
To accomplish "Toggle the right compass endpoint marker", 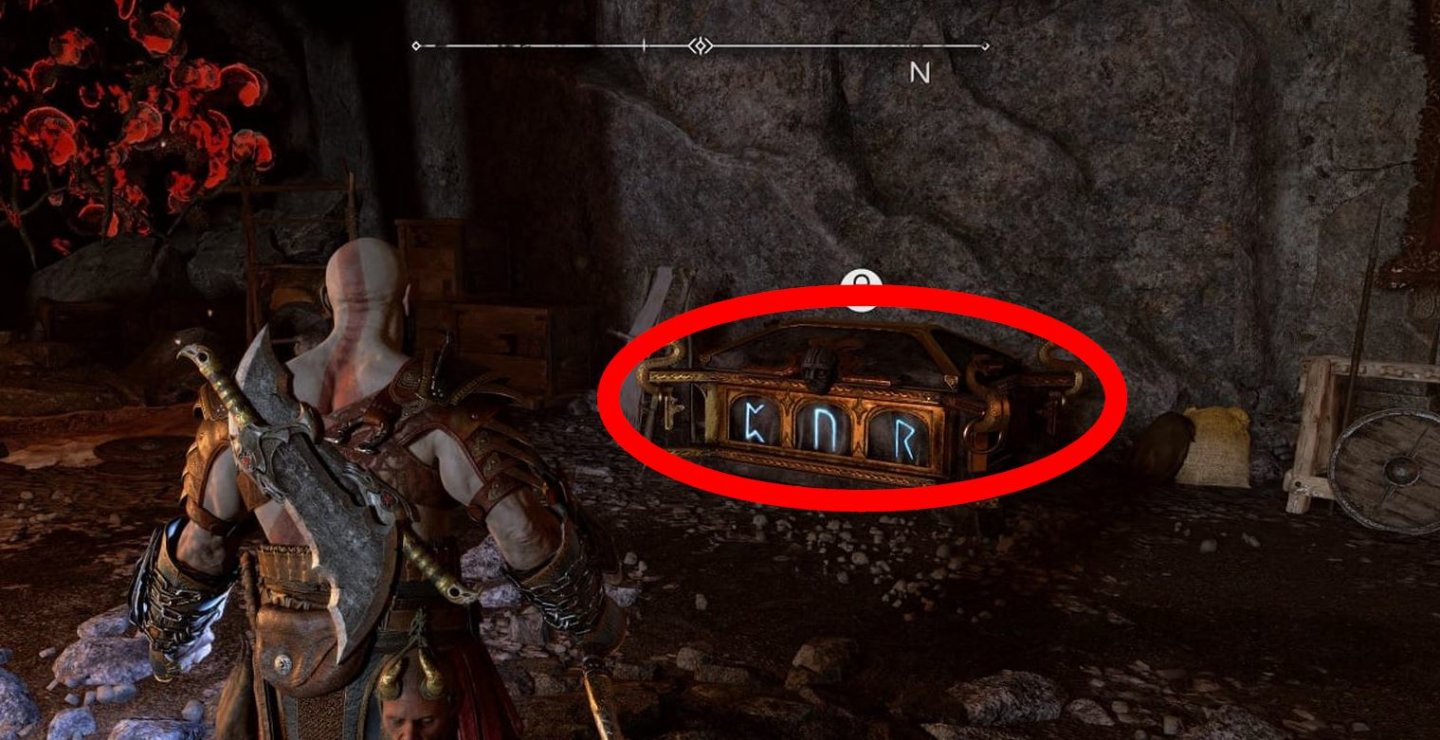I will coord(987,45).
